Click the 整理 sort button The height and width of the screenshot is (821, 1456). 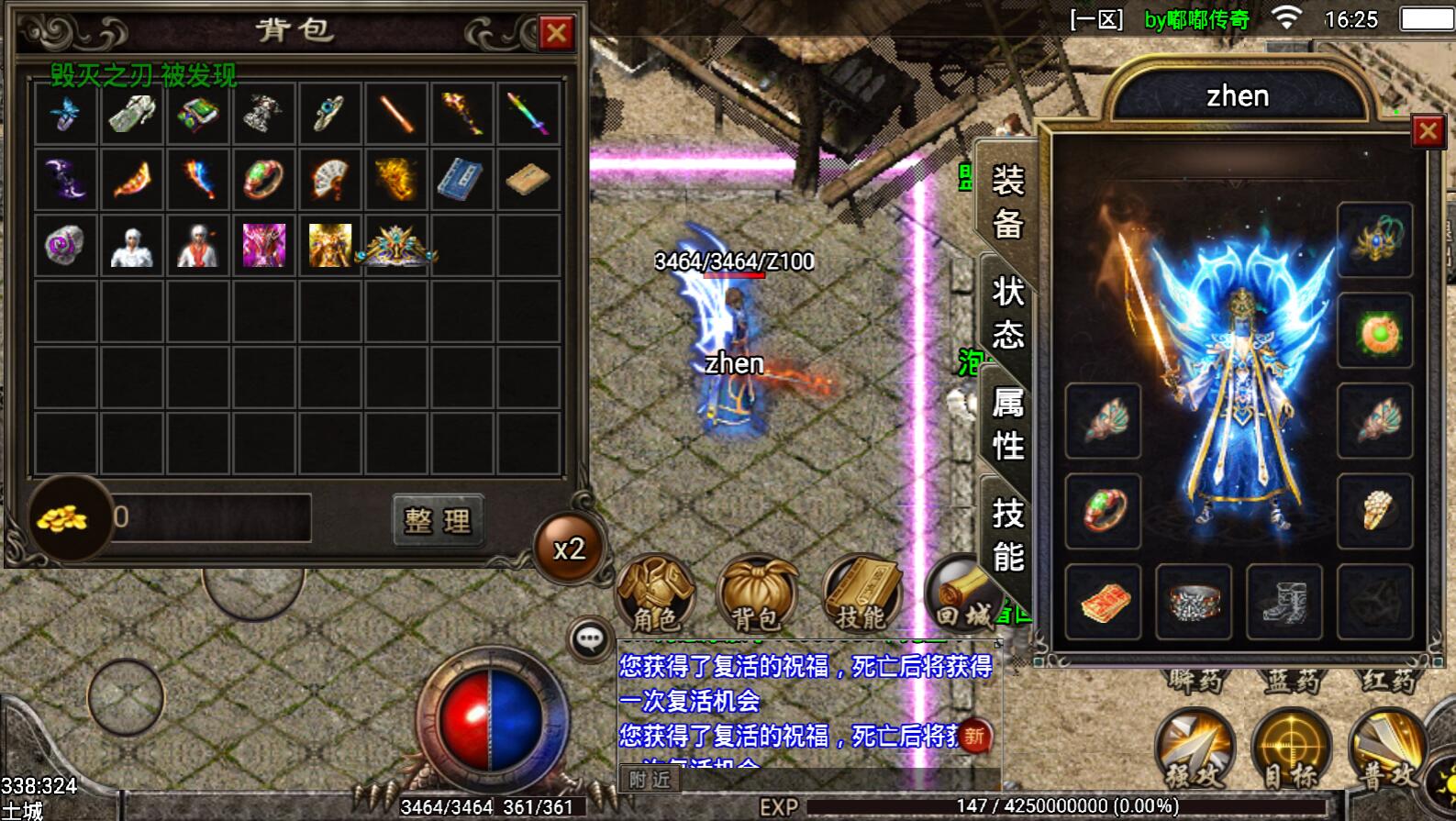click(x=438, y=521)
